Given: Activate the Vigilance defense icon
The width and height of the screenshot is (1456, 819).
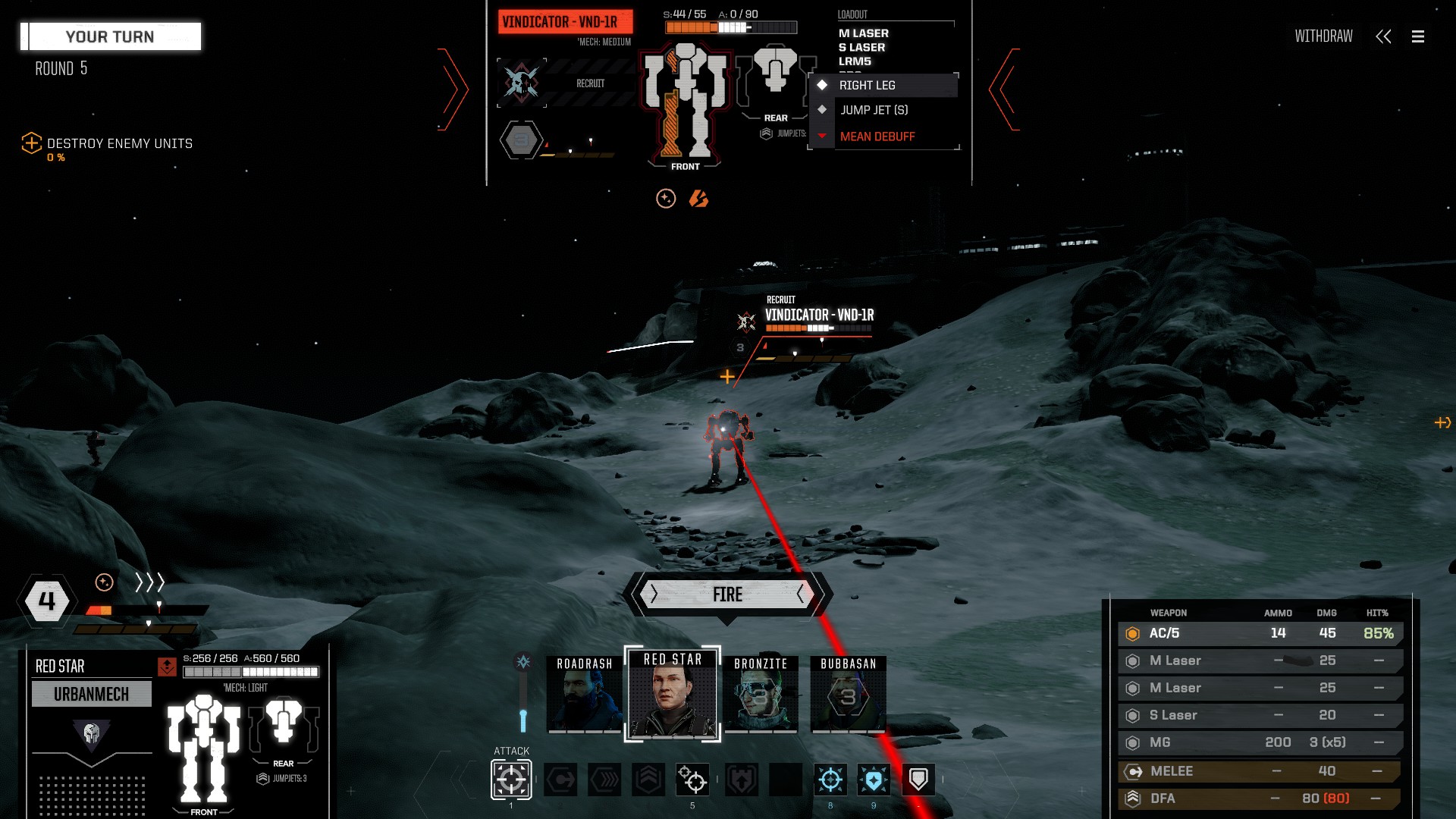Looking at the screenshot, I should click(872, 780).
